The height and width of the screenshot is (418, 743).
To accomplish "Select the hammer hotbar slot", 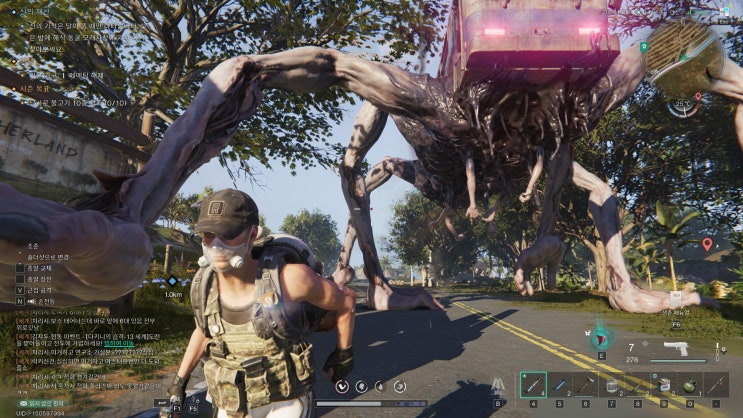I will tap(585, 384).
